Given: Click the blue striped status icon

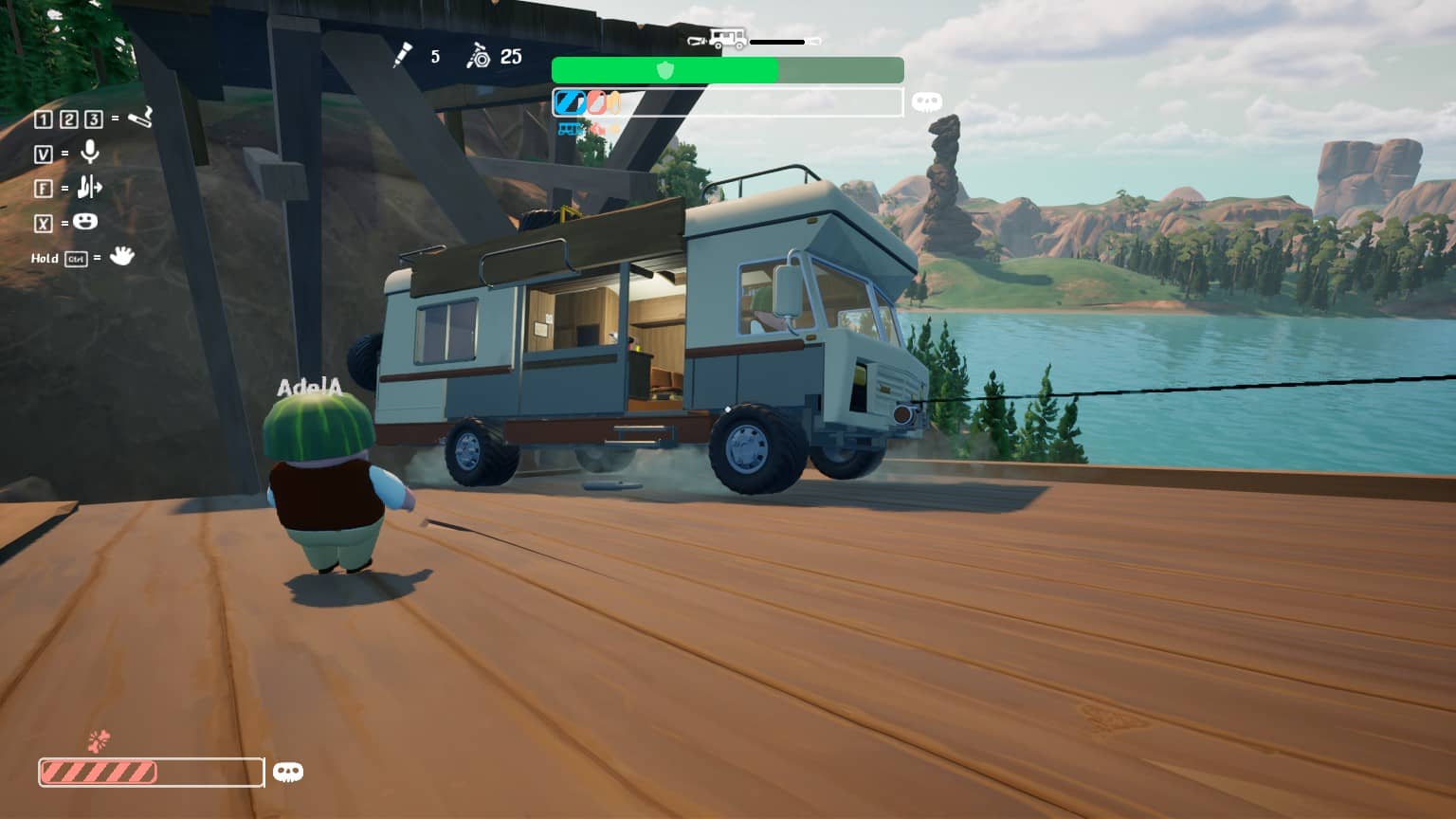Looking at the screenshot, I should 570,101.
